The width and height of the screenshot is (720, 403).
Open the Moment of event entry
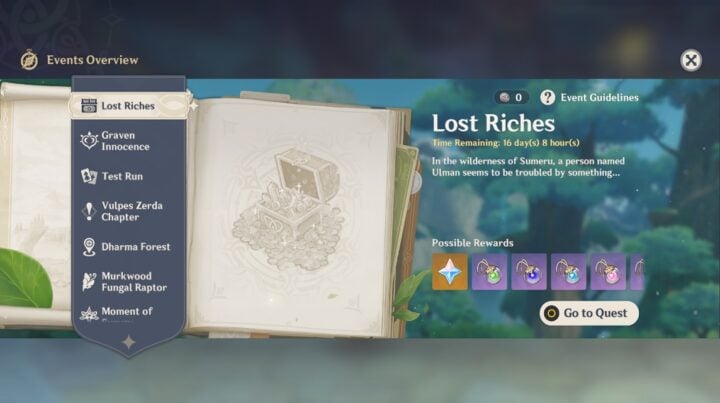(x=125, y=313)
